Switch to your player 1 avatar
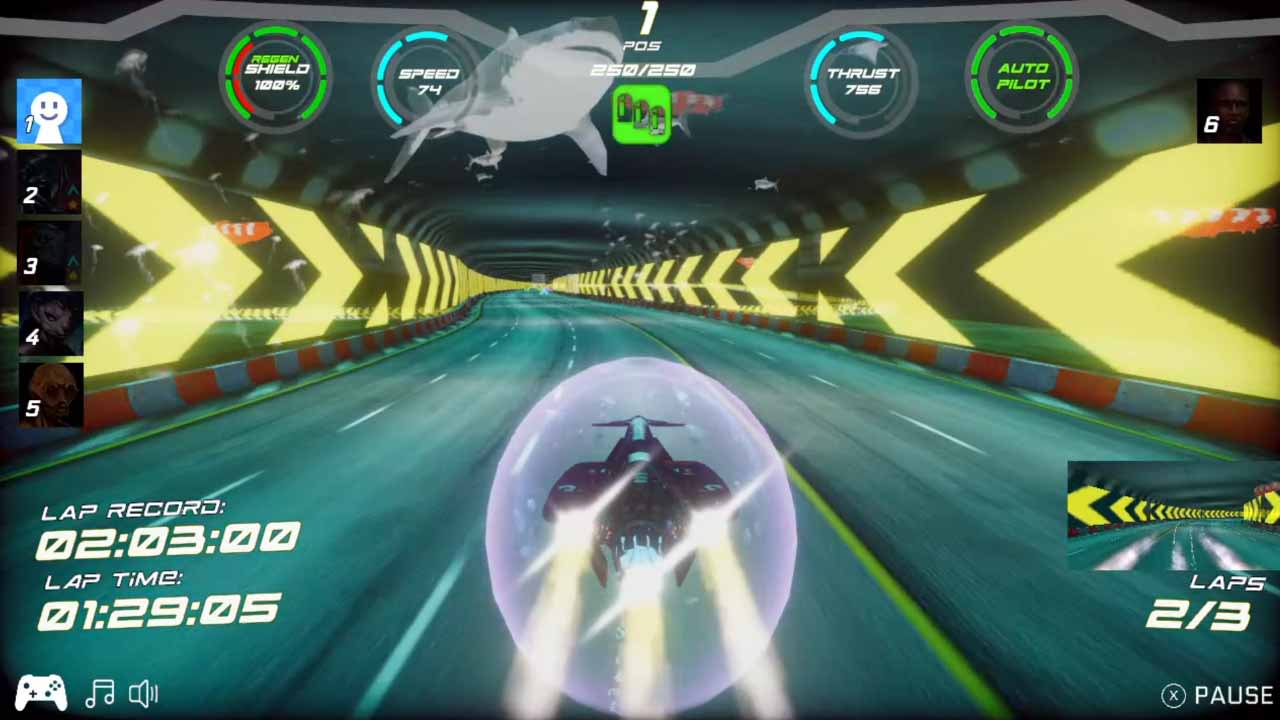 tap(49, 110)
